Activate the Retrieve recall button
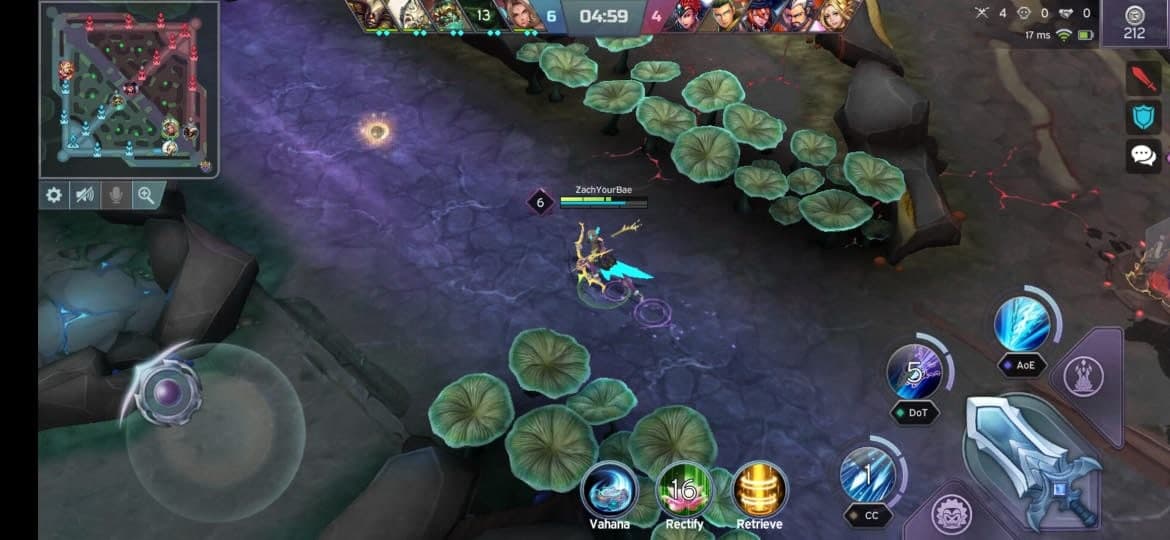1170x540 pixels. tap(760, 490)
